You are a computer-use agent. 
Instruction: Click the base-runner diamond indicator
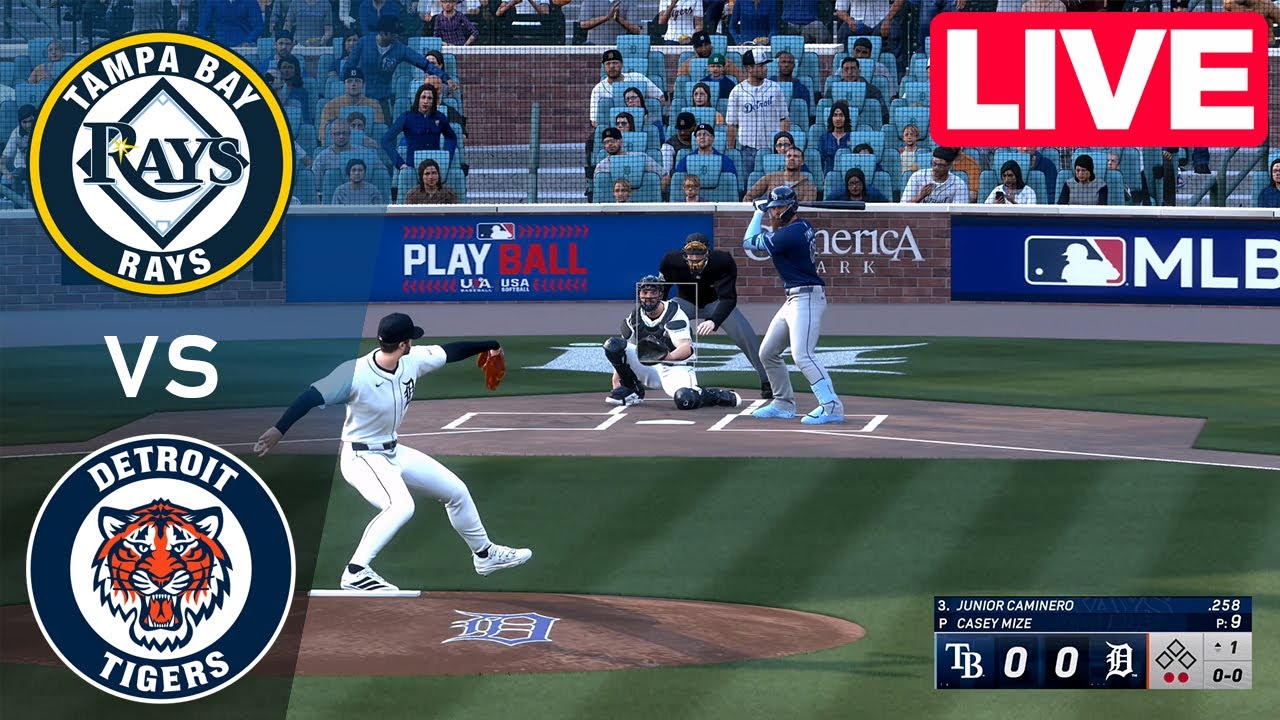point(1174,653)
